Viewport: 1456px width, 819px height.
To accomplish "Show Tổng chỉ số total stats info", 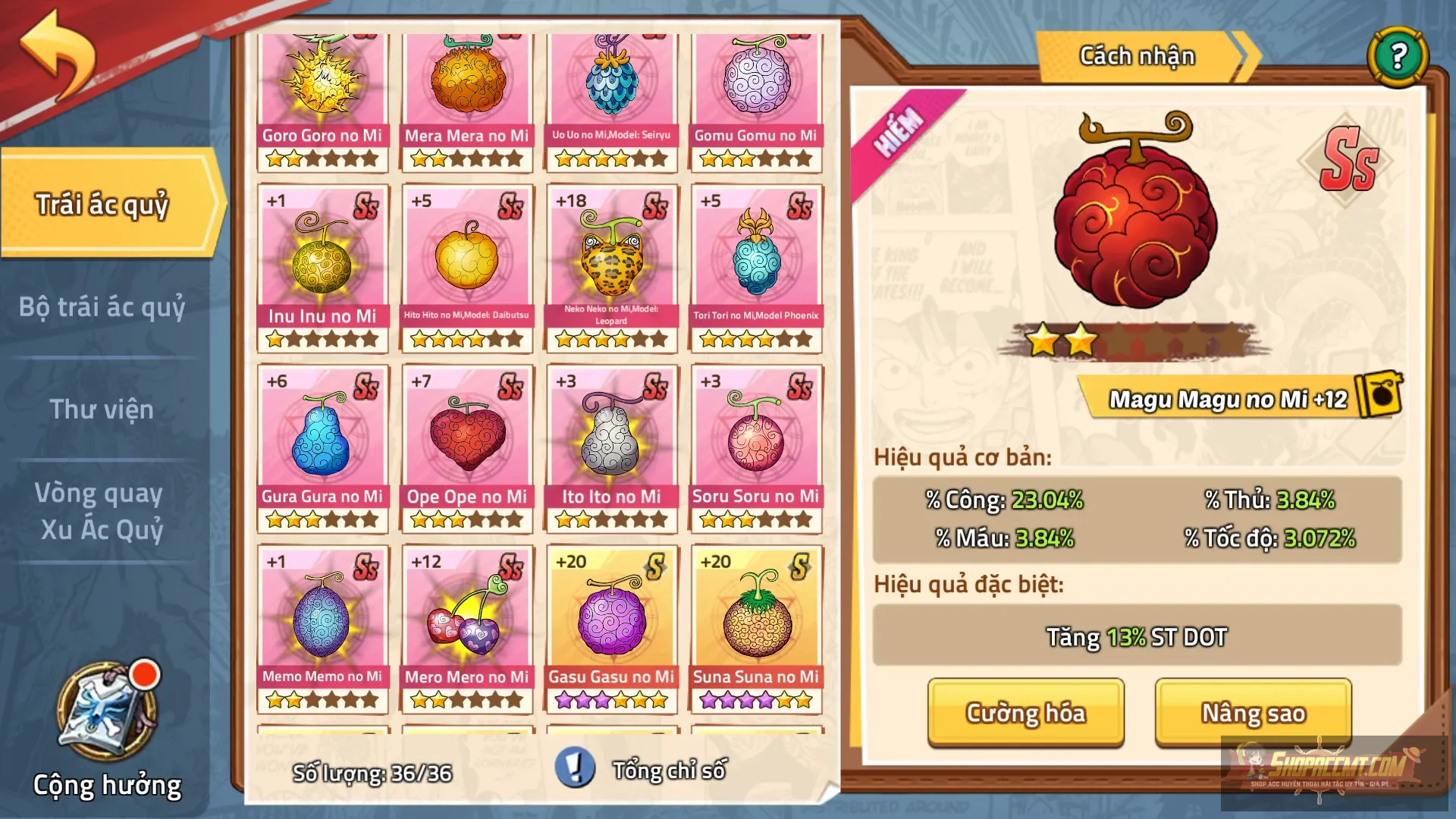I will point(575,768).
